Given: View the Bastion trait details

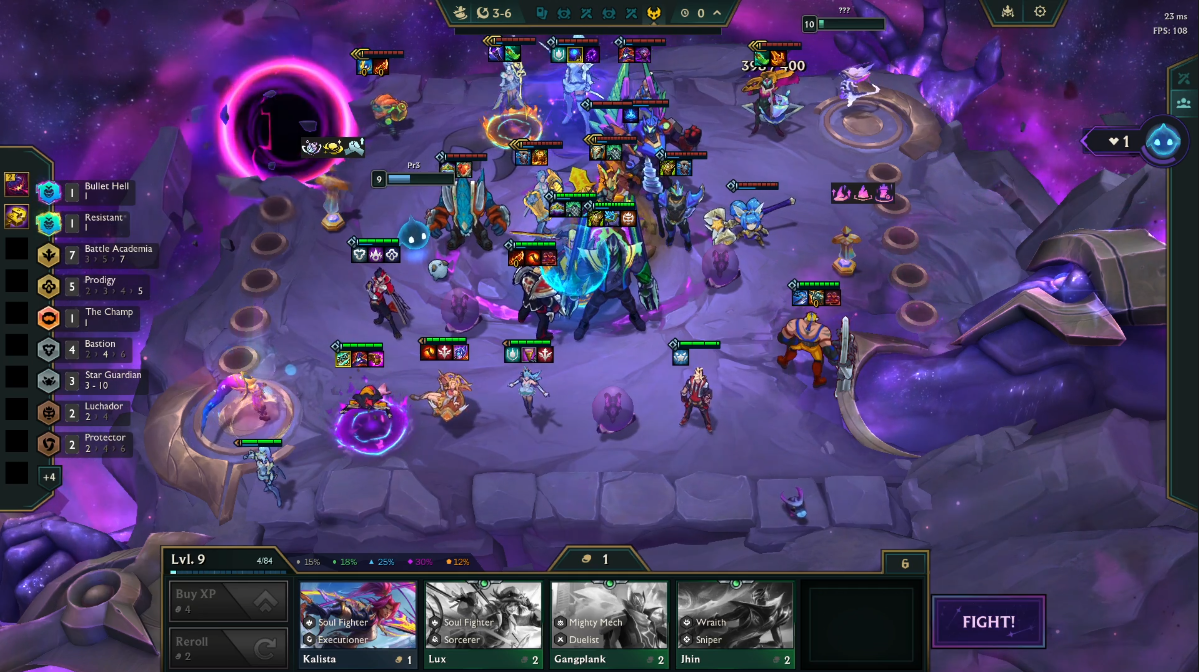Looking at the screenshot, I should [x=98, y=349].
